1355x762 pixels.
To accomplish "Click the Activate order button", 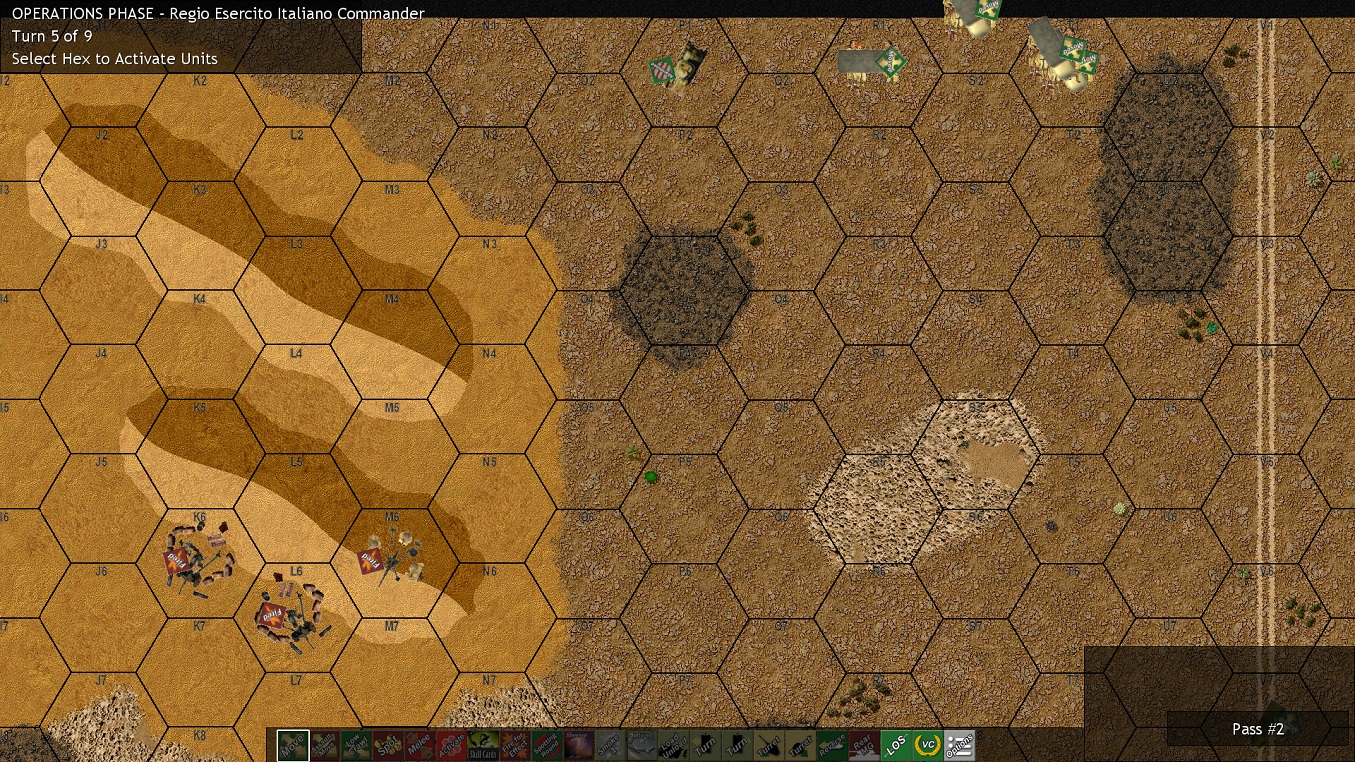I will tap(453, 745).
